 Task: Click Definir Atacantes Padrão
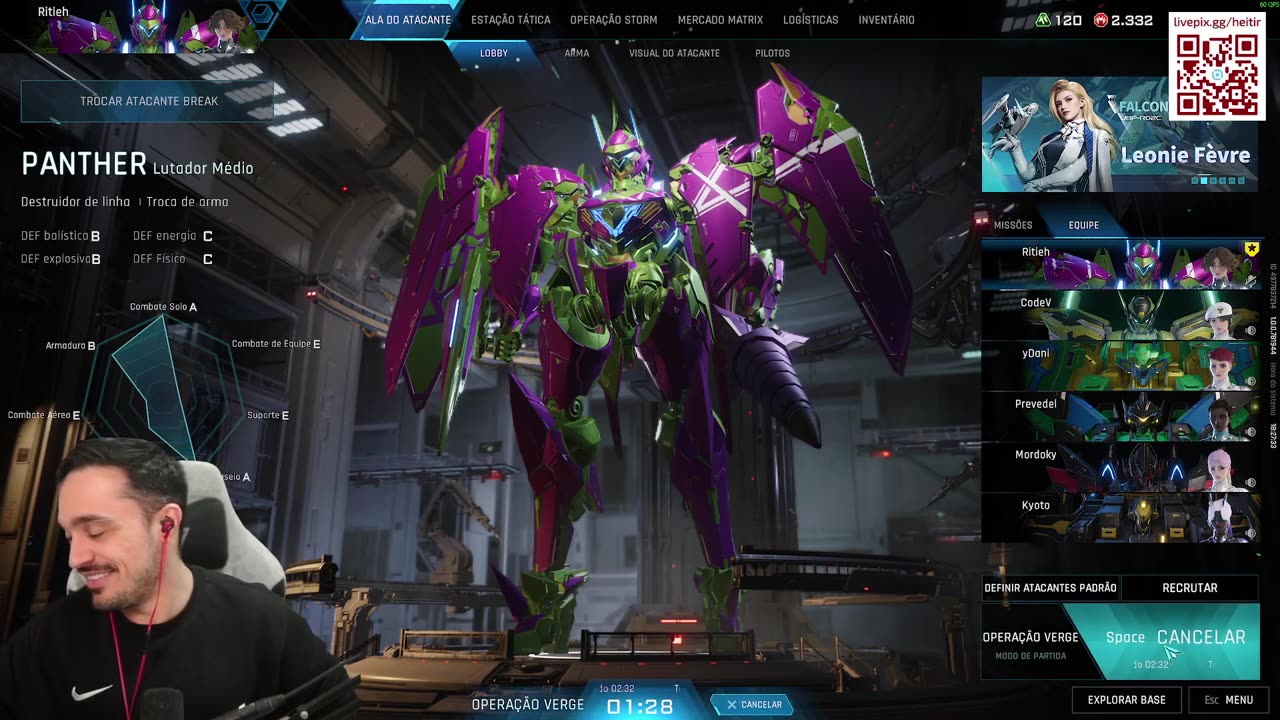tap(1050, 588)
